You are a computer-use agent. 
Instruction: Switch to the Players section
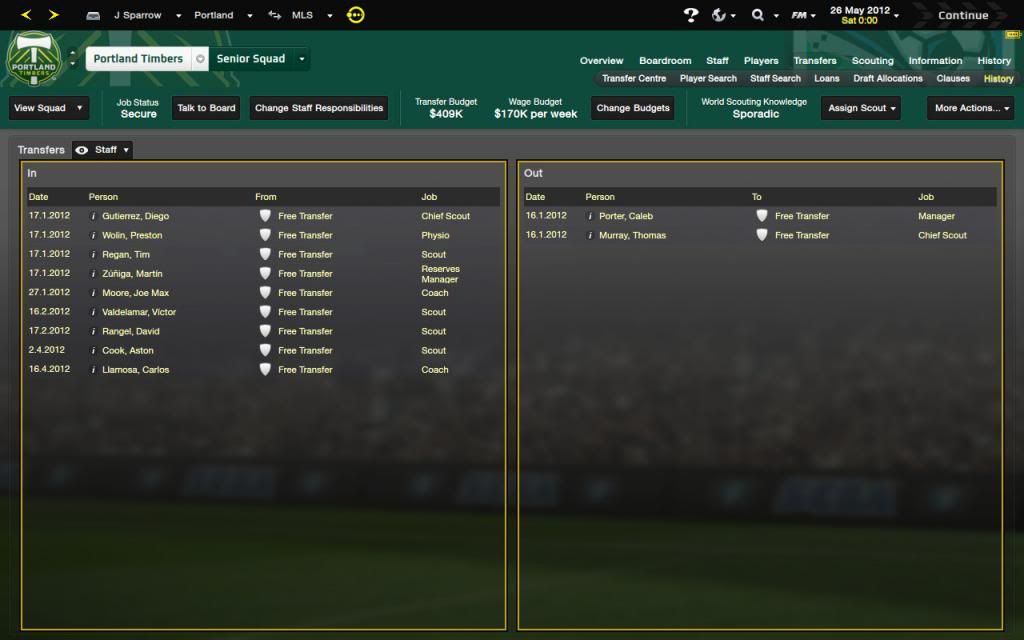click(761, 61)
